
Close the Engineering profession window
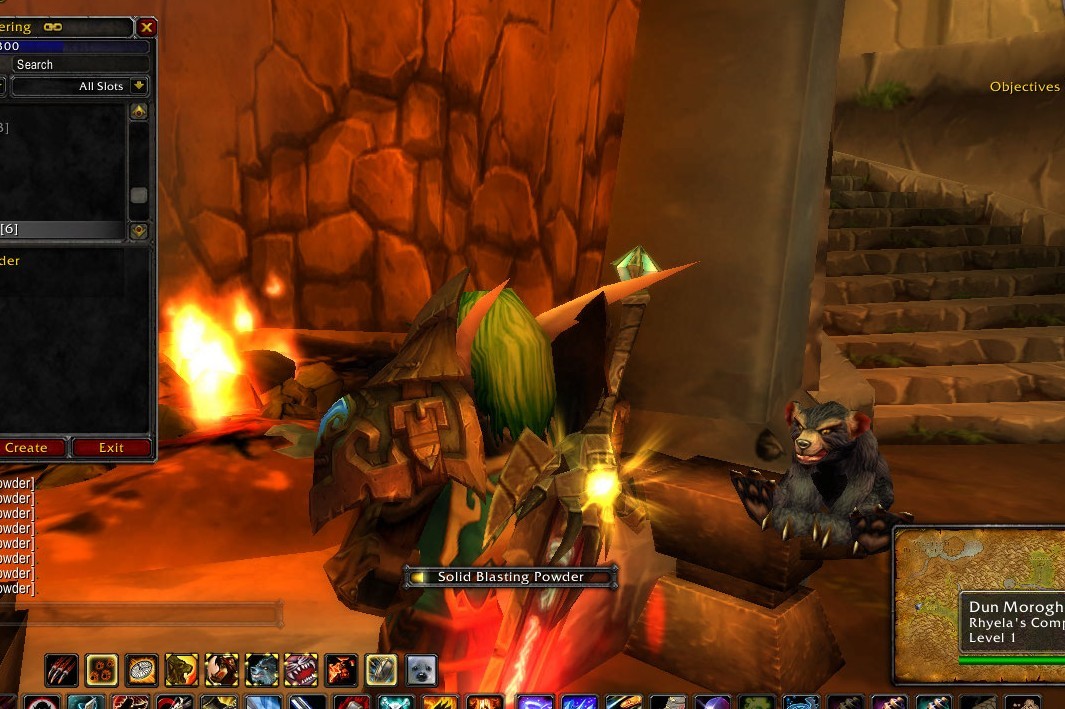click(147, 28)
